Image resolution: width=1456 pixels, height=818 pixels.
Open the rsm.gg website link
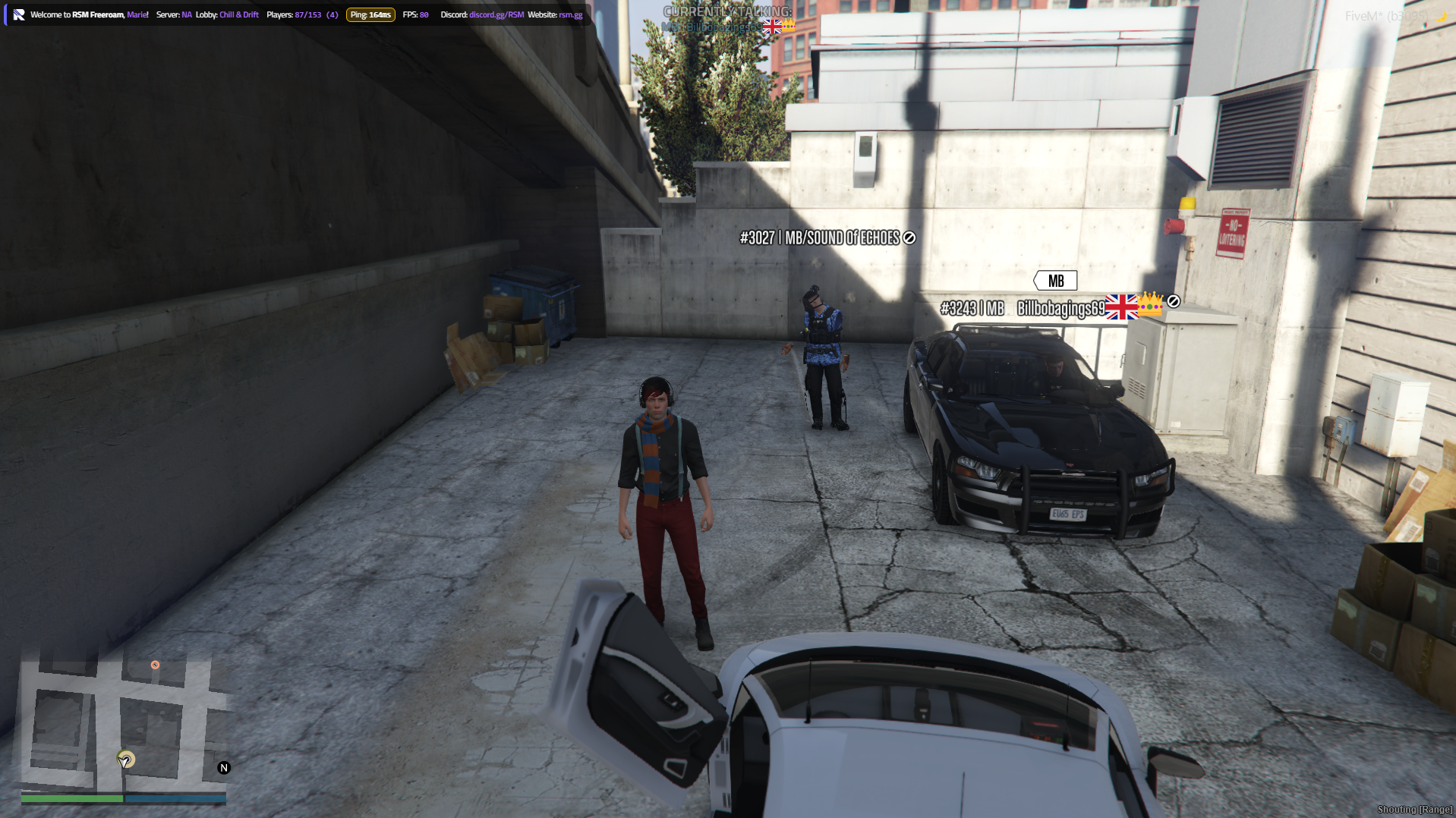[571, 15]
